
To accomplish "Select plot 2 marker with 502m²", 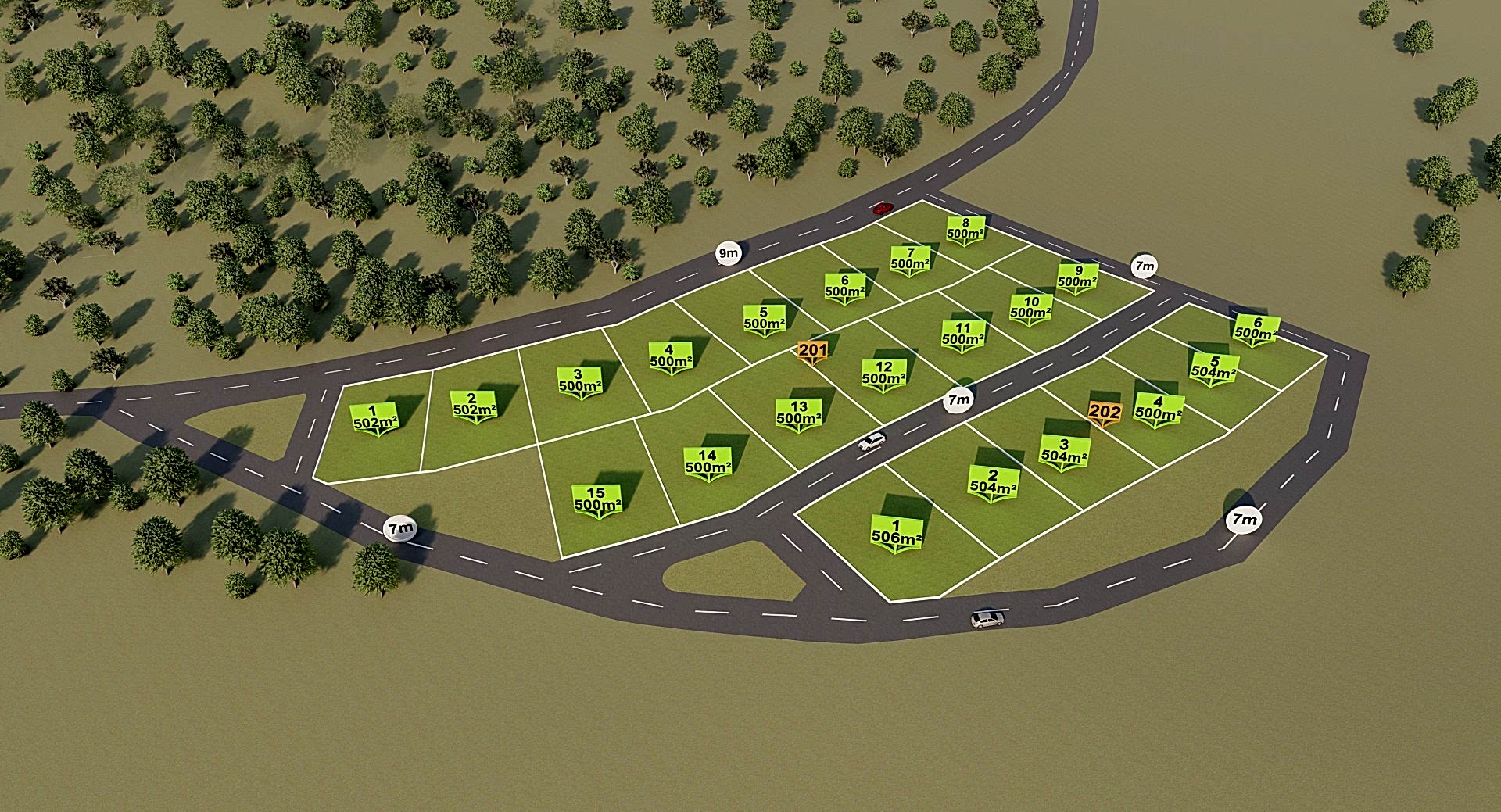I will click(x=474, y=406).
